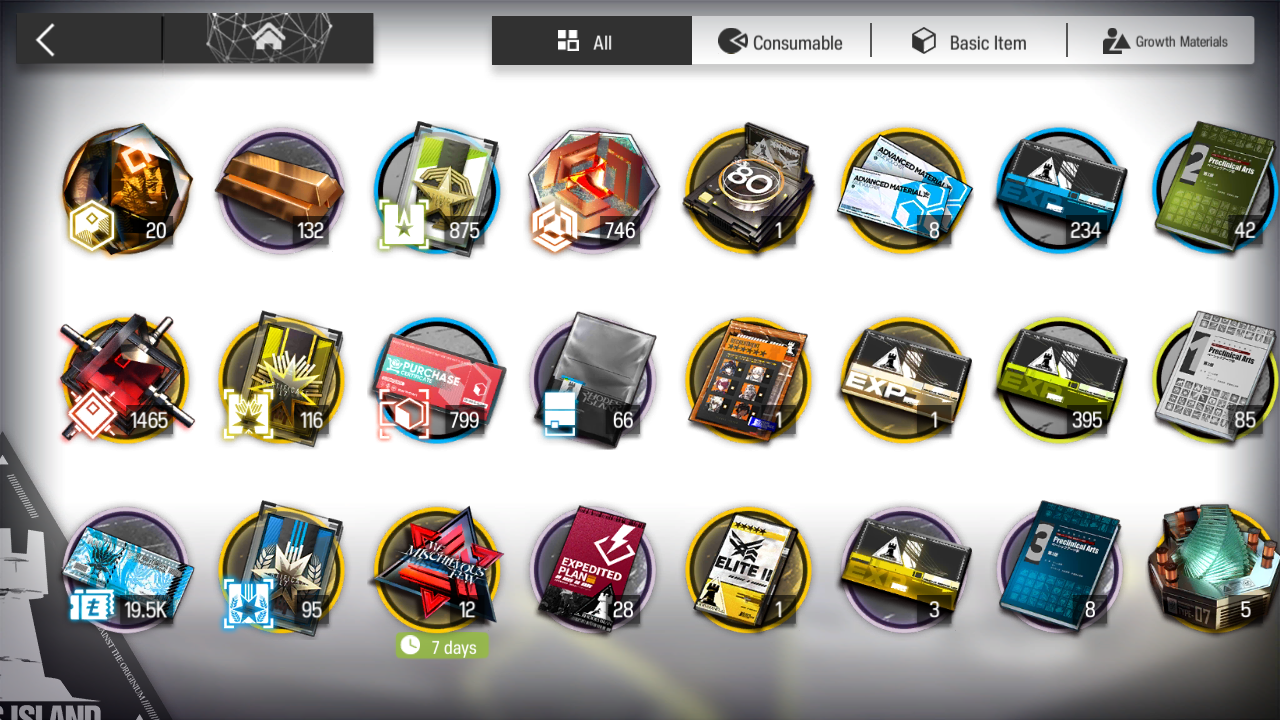Viewport: 1280px width, 720px height.
Task: Select the All items tab
Action: pyautogui.click(x=591, y=42)
